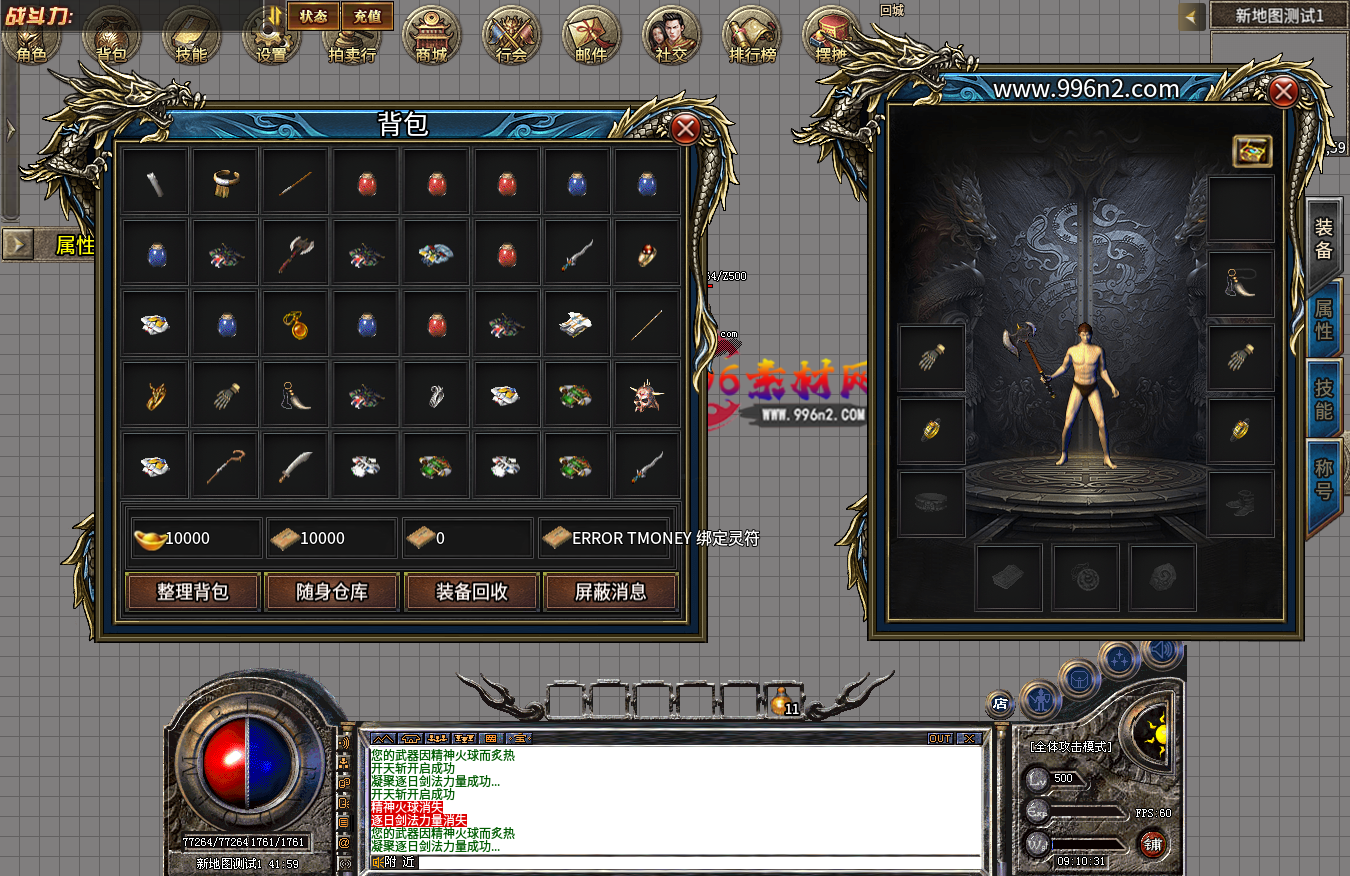Switch to the 称号 titles tab

point(1324,478)
